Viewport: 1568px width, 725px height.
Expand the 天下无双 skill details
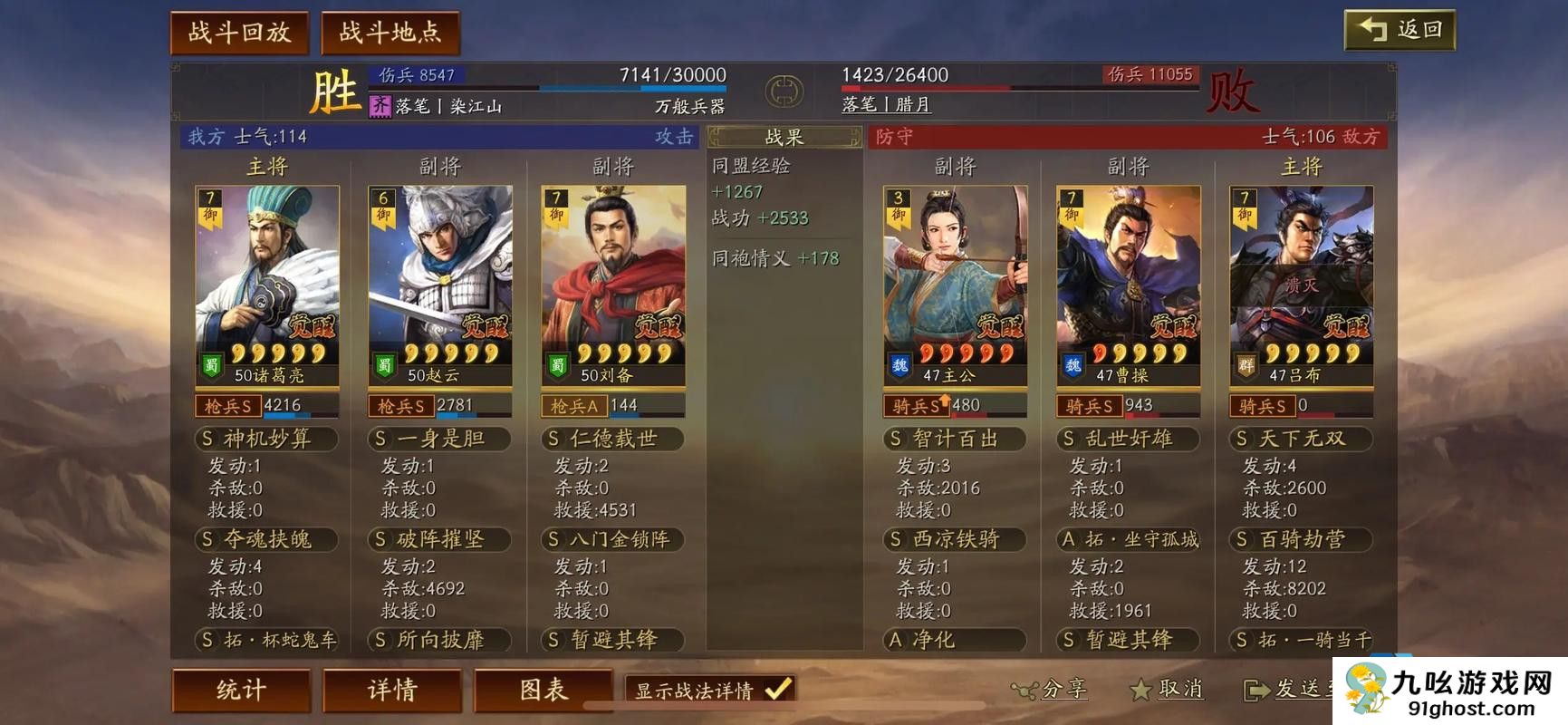pos(1300,439)
